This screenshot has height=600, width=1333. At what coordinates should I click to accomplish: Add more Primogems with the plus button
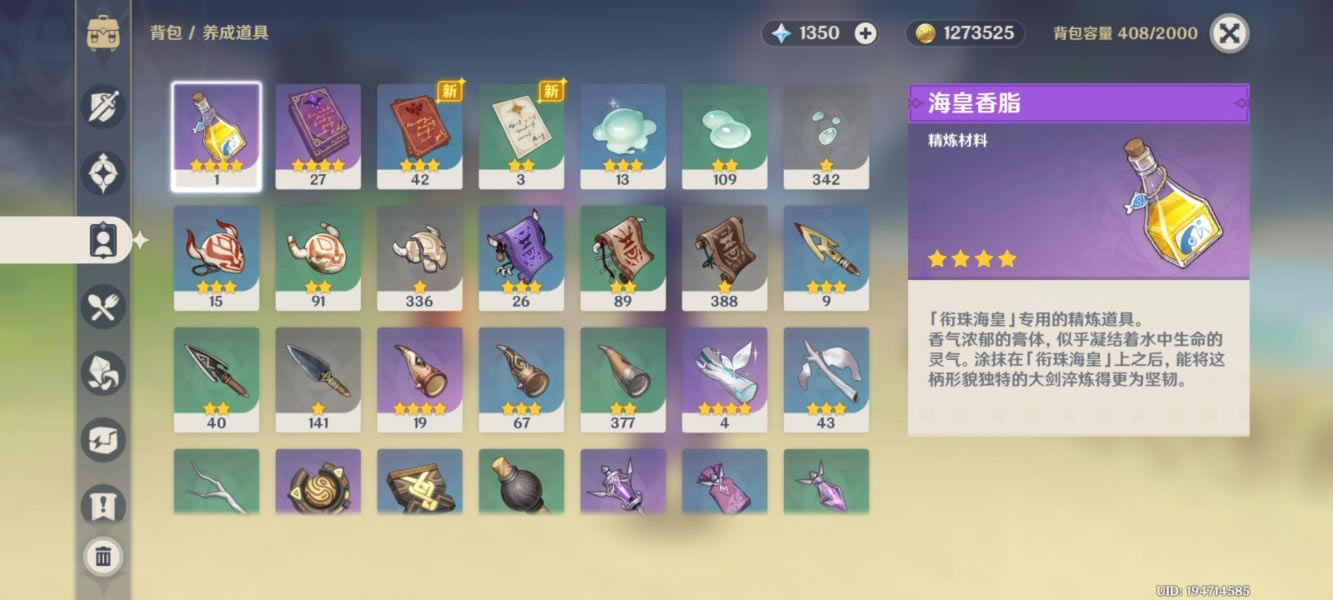(x=866, y=33)
